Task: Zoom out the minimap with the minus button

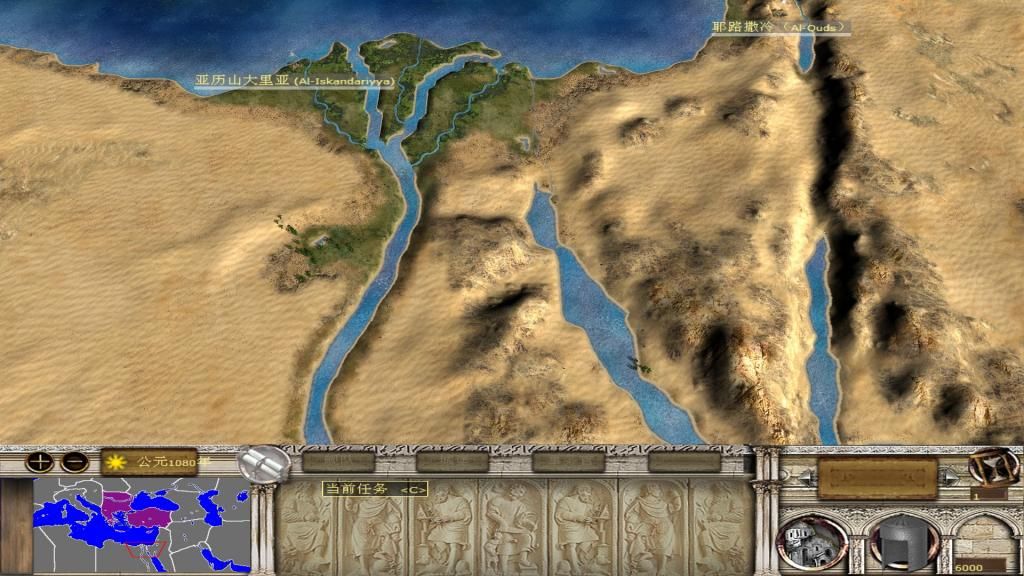Action: [x=73, y=462]
